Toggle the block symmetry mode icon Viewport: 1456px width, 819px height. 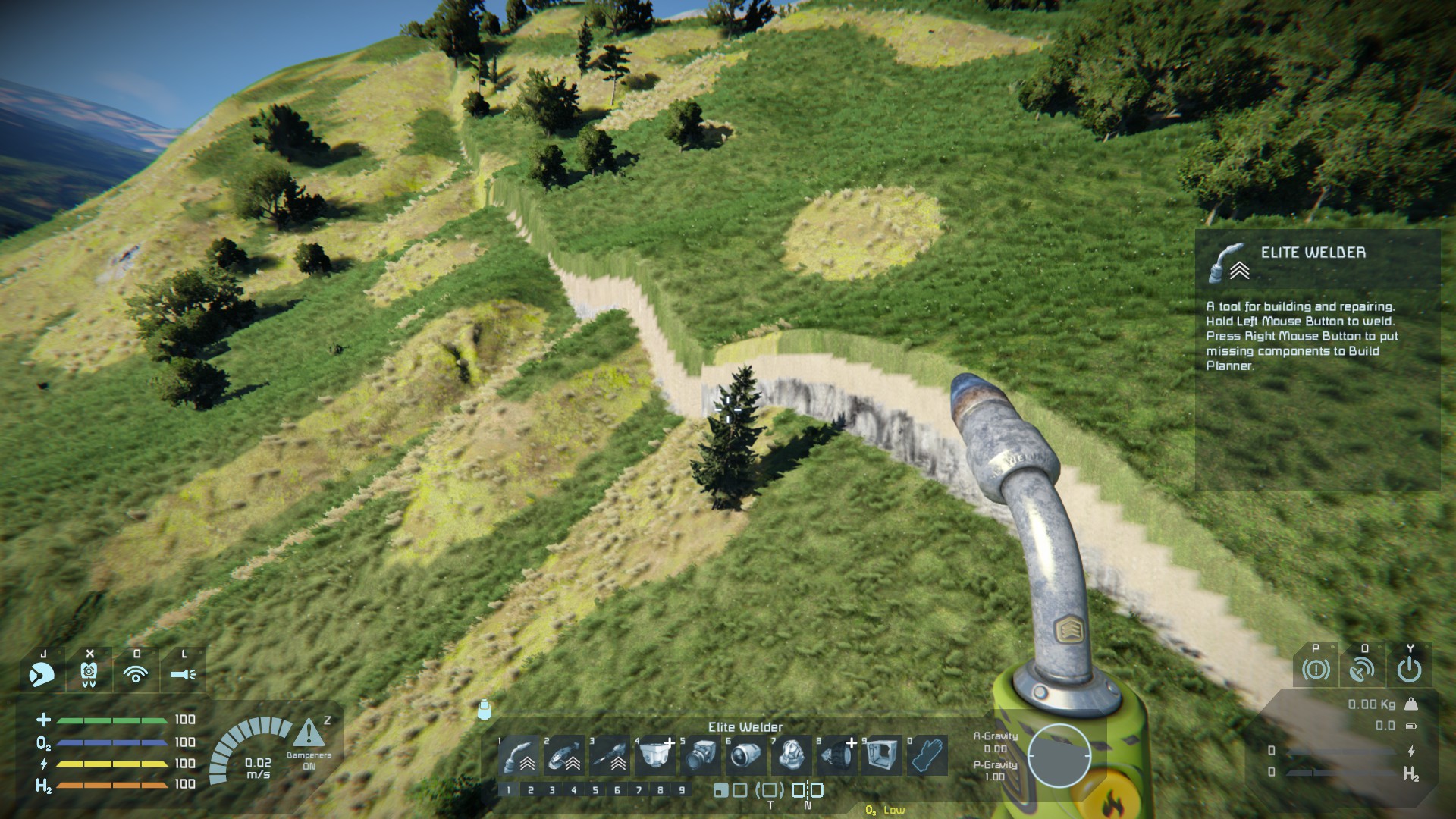point(808,790)
